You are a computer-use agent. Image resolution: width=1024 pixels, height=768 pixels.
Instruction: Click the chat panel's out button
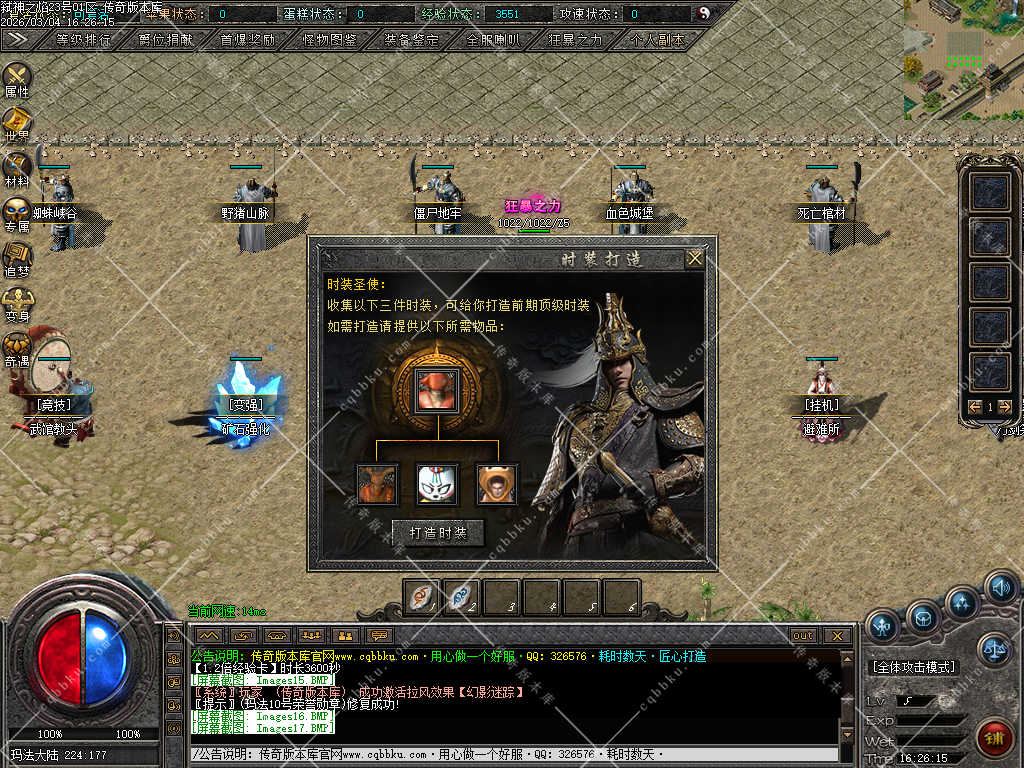click(803, 636)
